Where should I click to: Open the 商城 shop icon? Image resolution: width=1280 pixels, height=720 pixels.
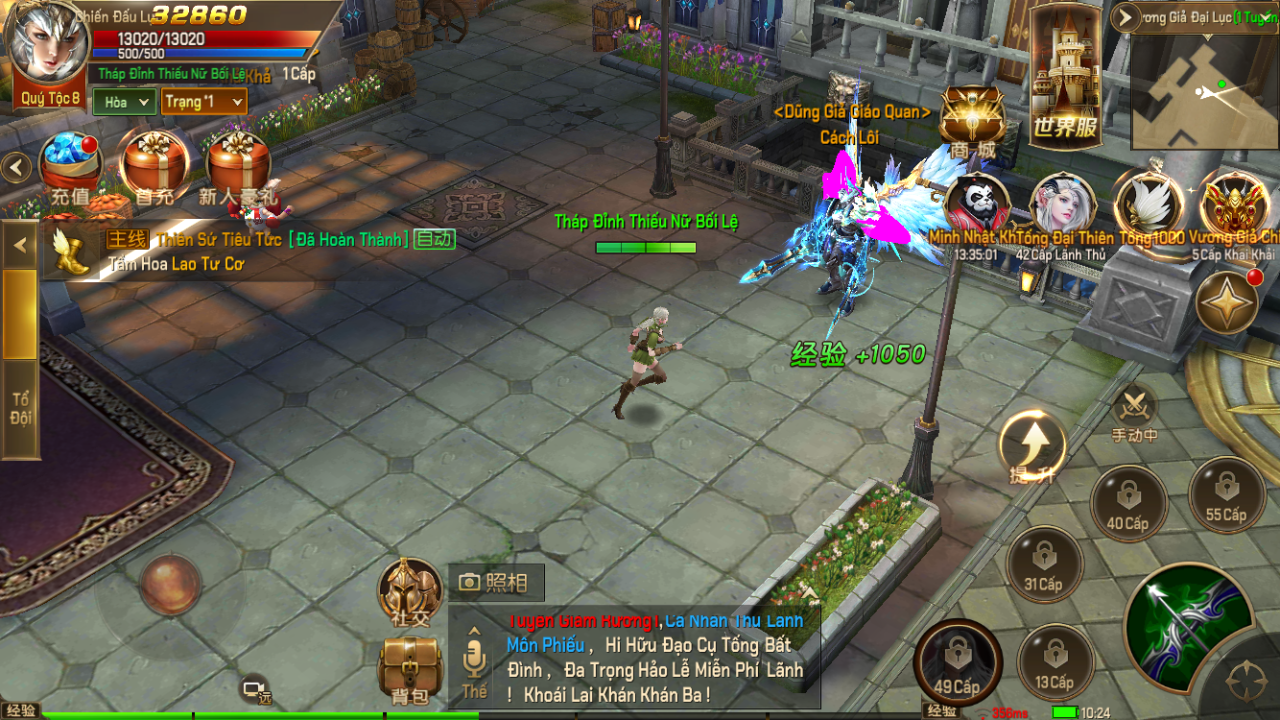973,120
